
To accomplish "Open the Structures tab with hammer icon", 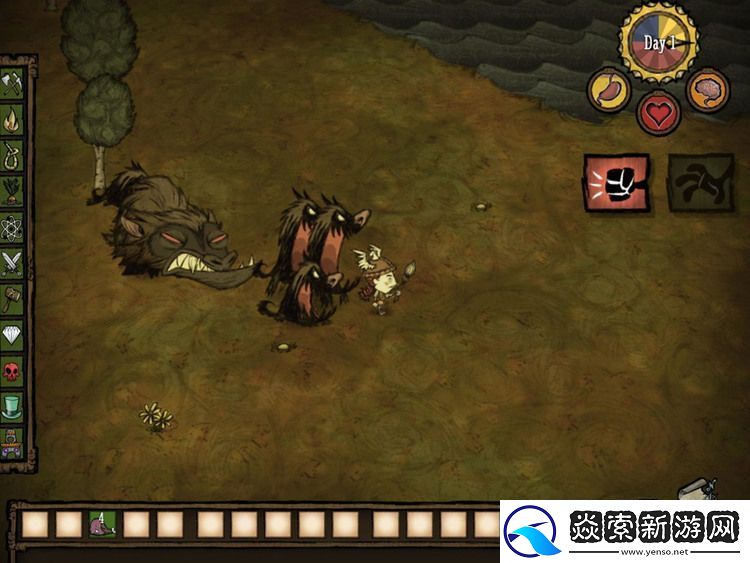I will pyautogui.click(x=13, y=299).
